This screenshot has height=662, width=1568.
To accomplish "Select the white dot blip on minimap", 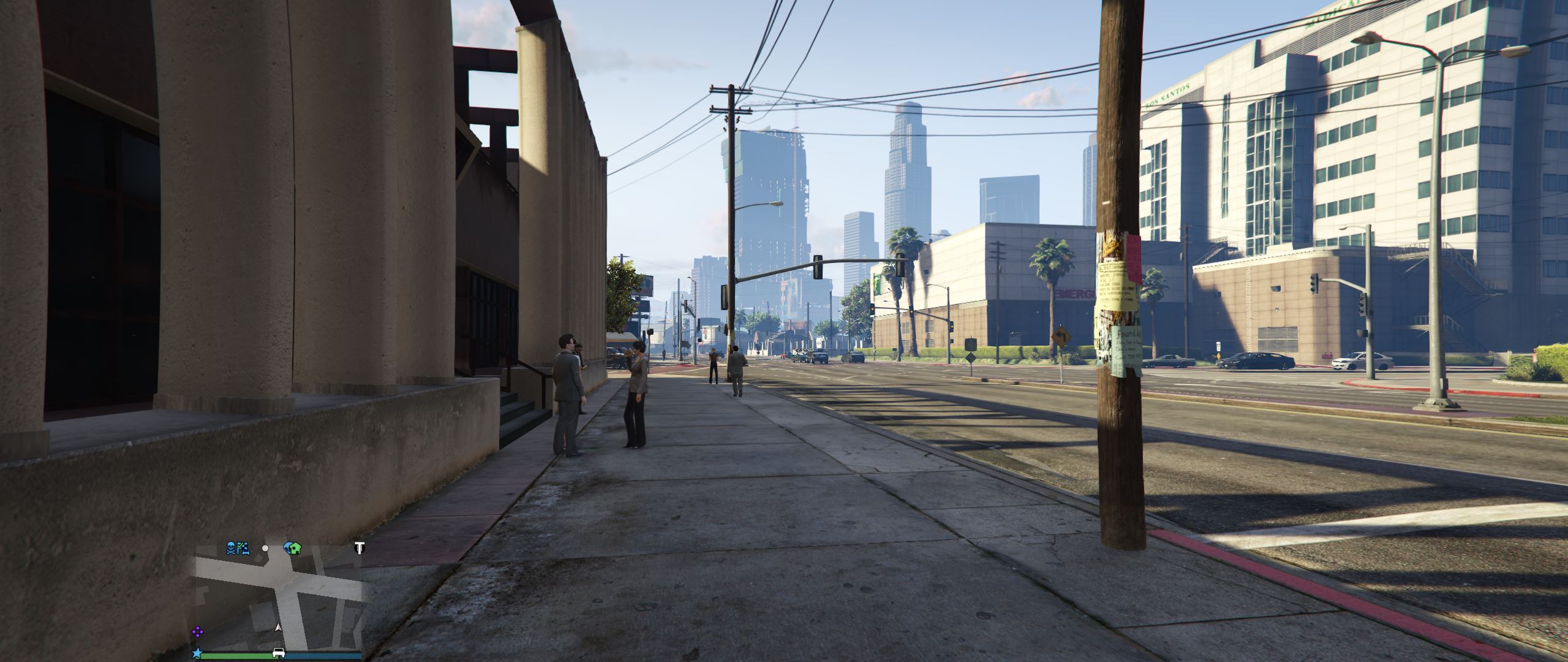I will click(x=265, y=548).
